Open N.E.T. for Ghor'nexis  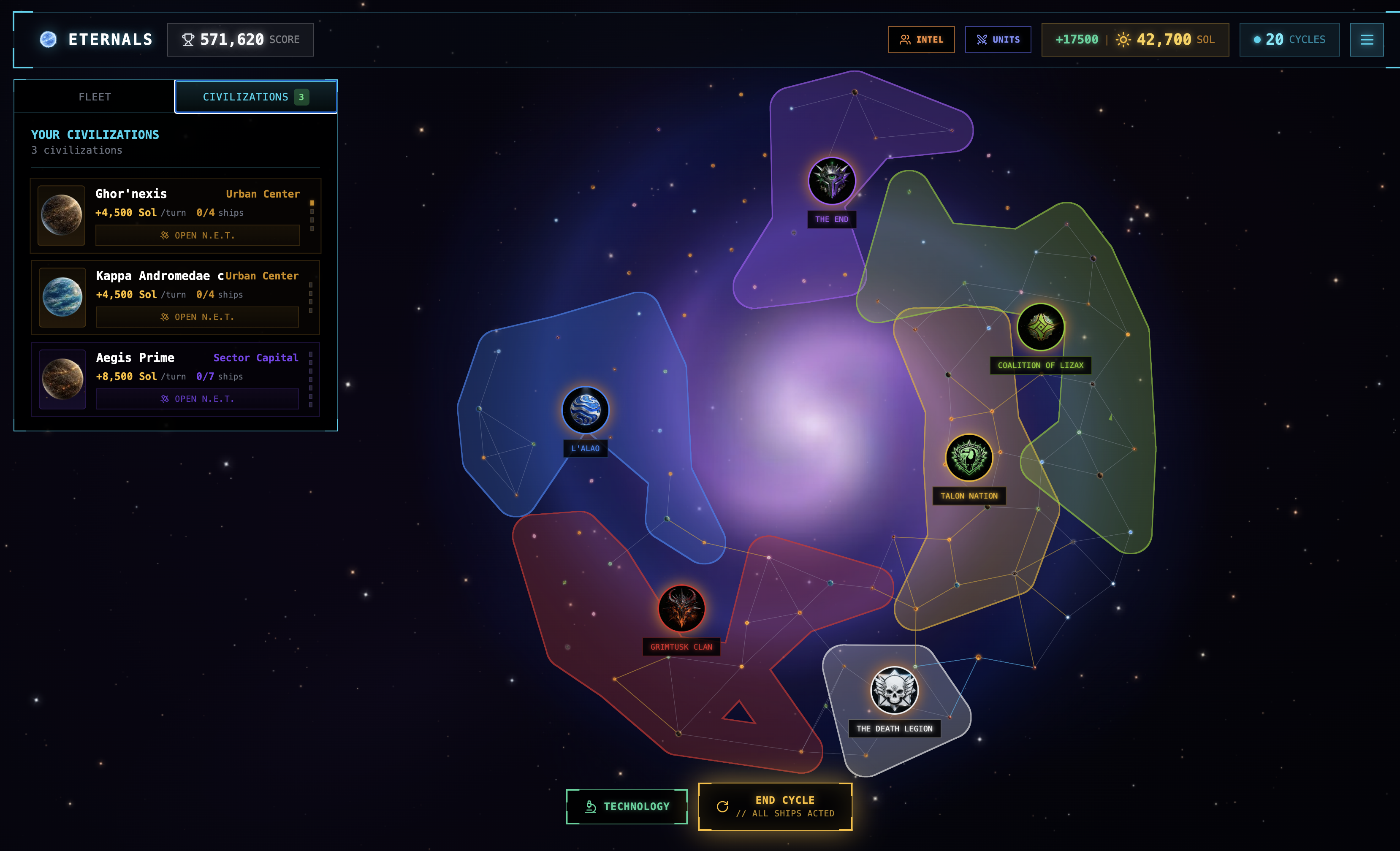[x=197, y=235]
